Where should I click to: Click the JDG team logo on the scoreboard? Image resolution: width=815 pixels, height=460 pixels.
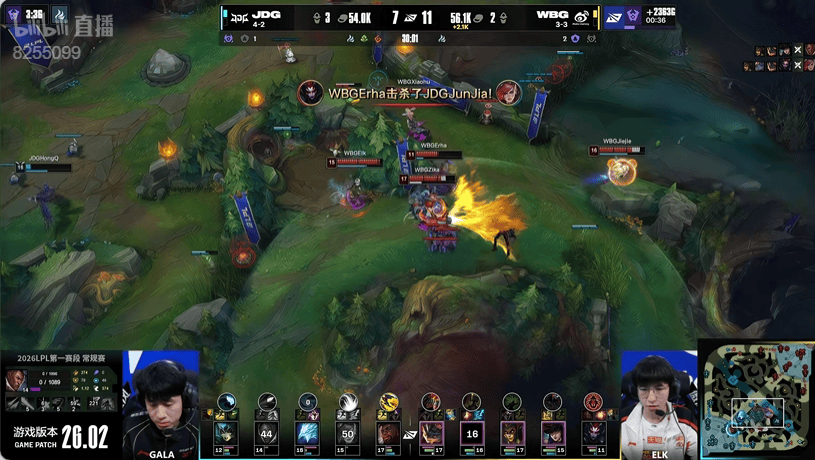click(x=238, y=17)
